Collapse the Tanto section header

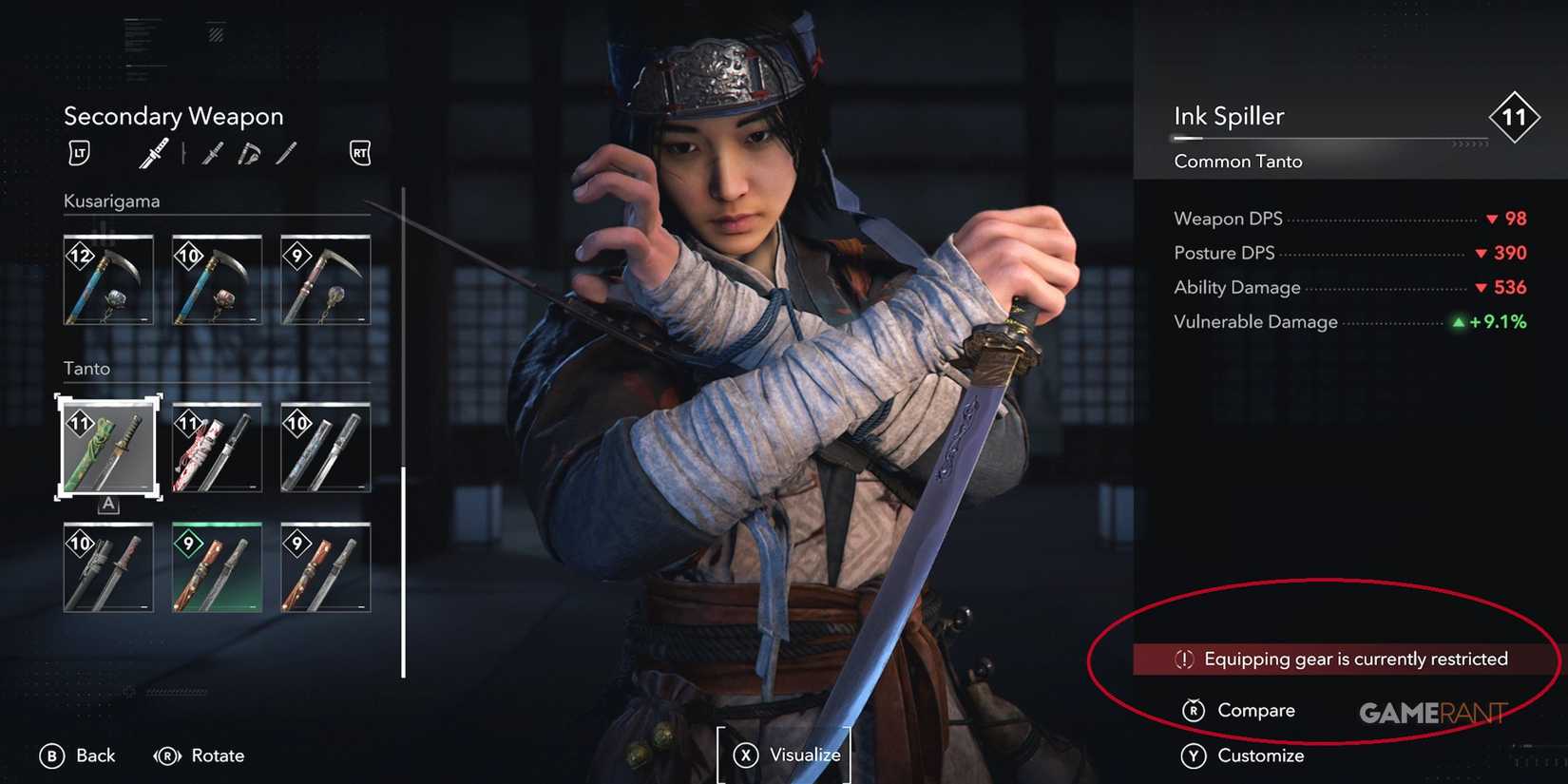[x=87, y=369]
